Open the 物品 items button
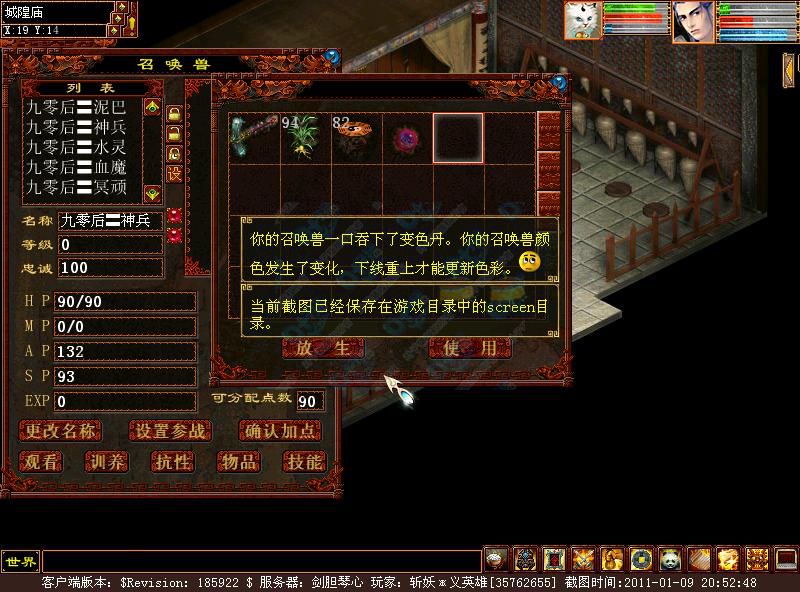800x592 pixels. pos(238,462)
